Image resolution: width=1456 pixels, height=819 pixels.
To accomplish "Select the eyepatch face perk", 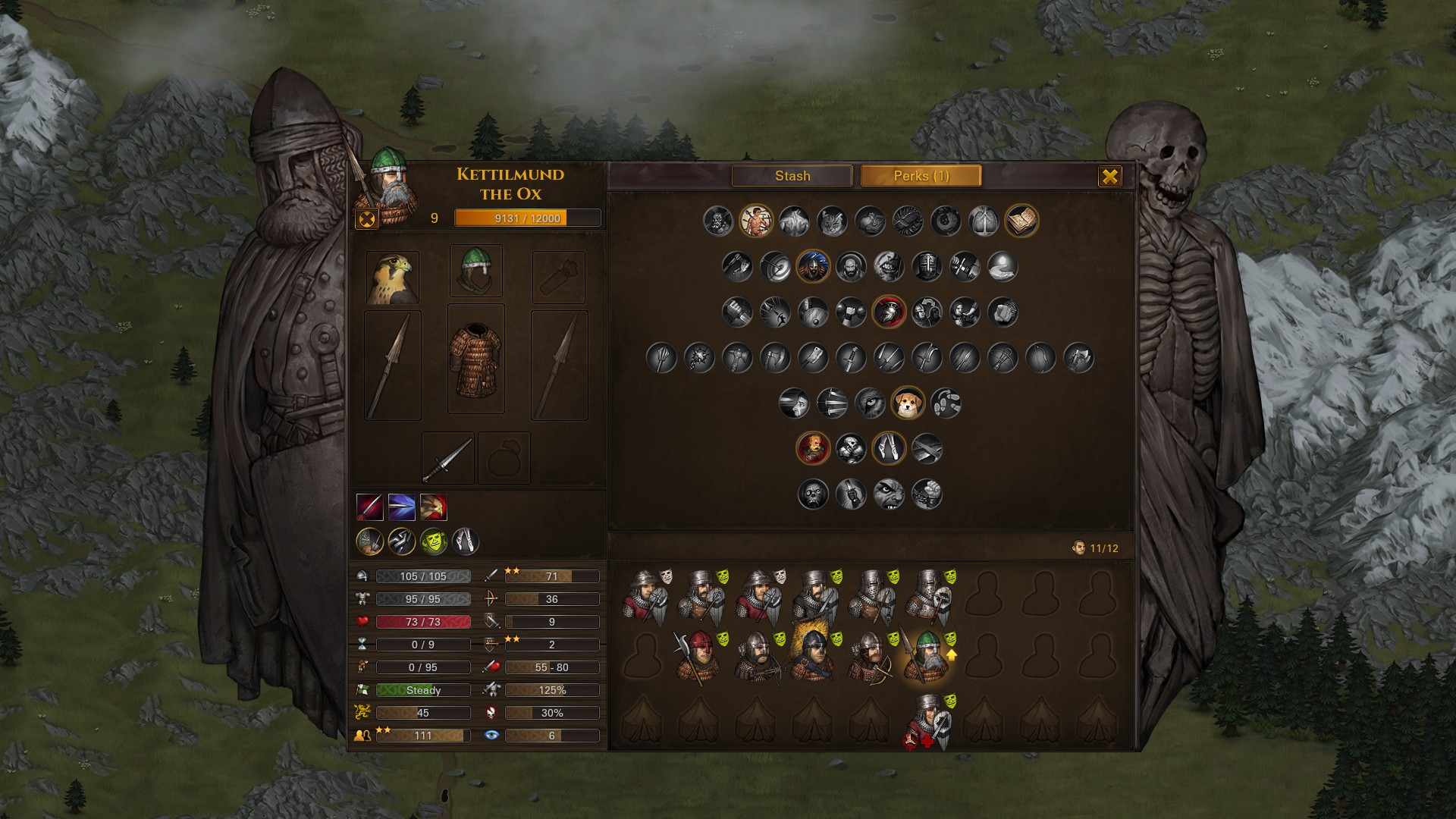I will (888, 494).
